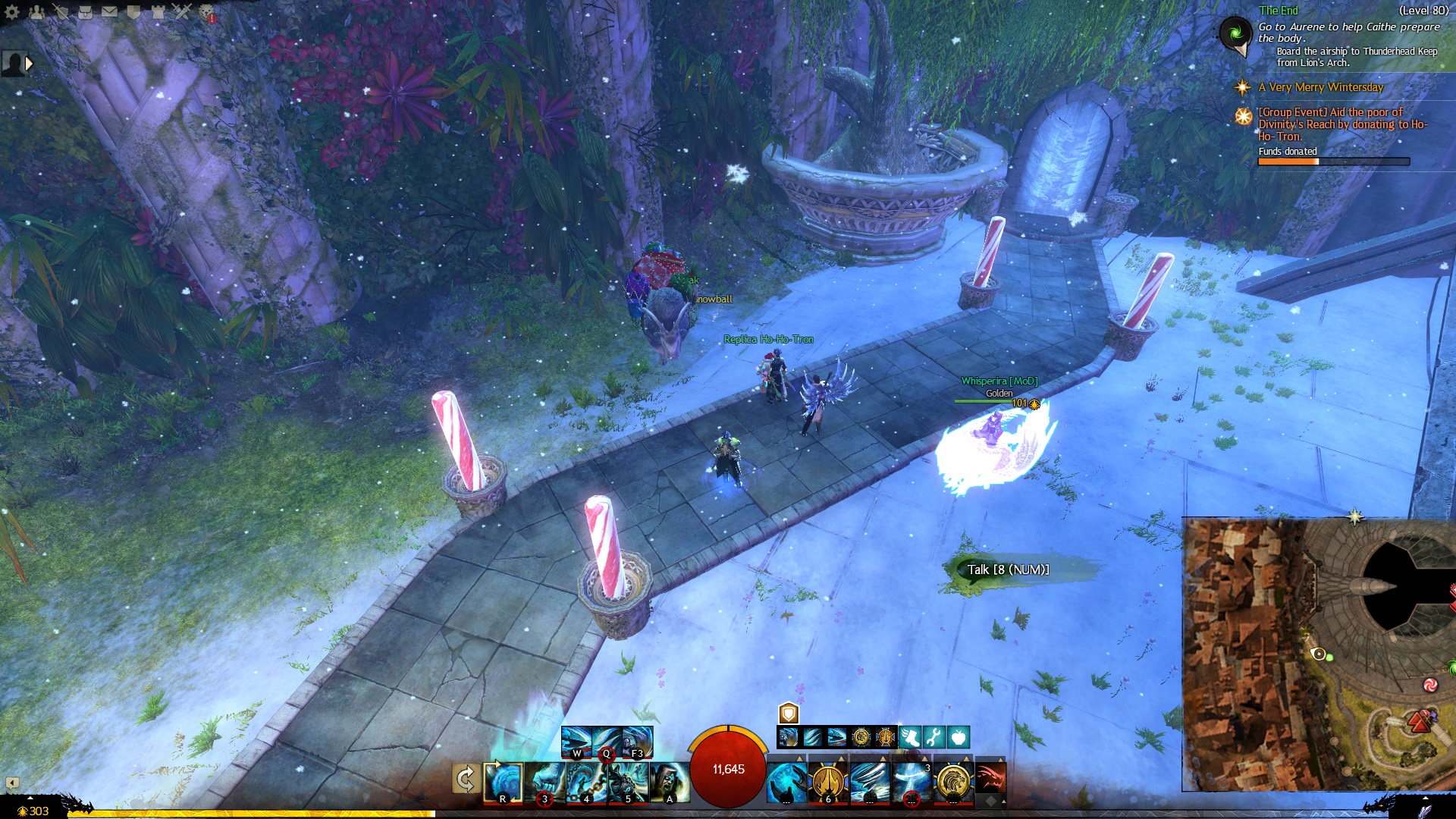
Task: Open the gear-shaped game menu
Action: coord(12,11)
